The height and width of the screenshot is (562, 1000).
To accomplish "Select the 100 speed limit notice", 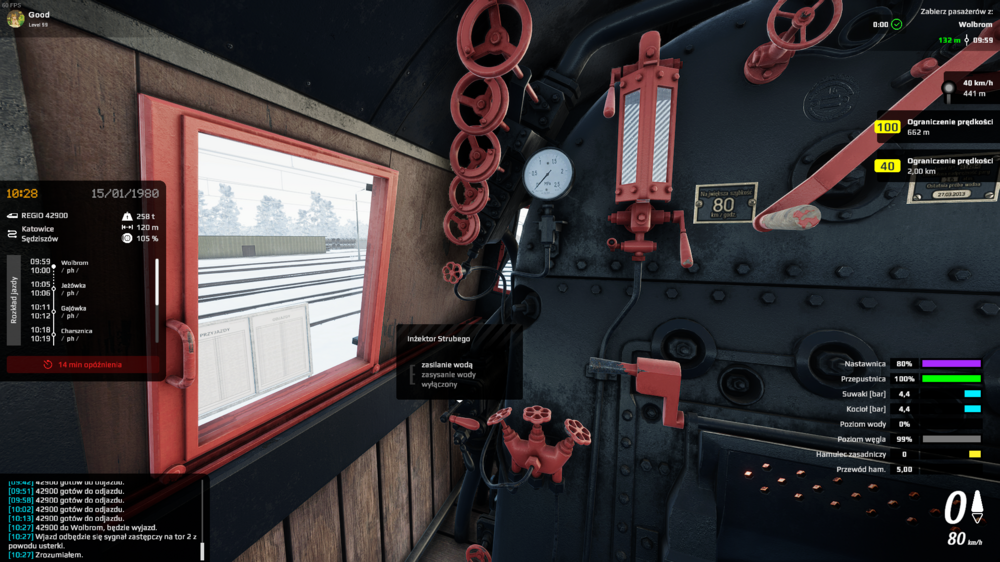I will pyautogui.click(x=935, y=127).
